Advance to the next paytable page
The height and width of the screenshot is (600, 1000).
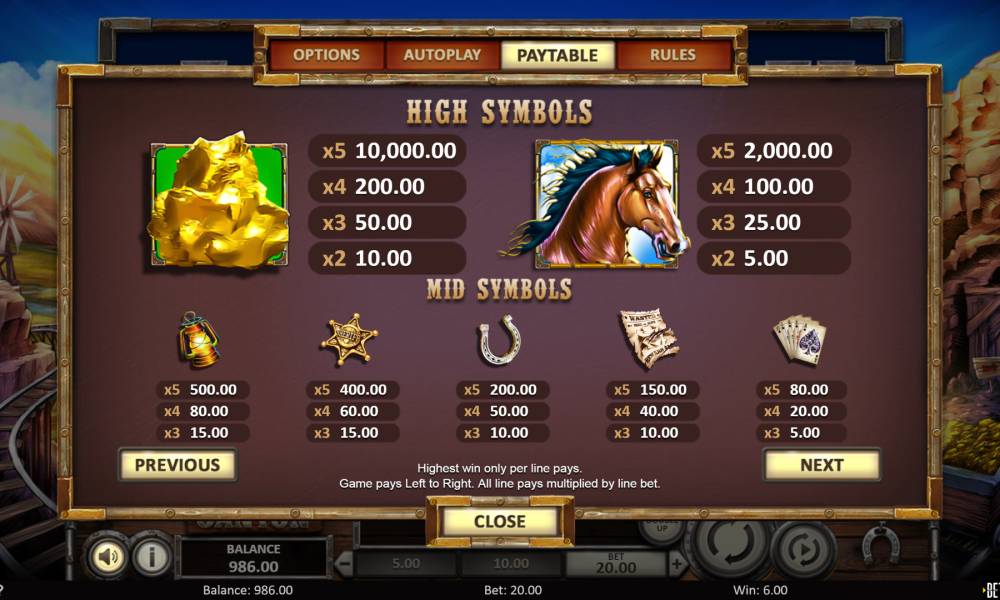821,465
